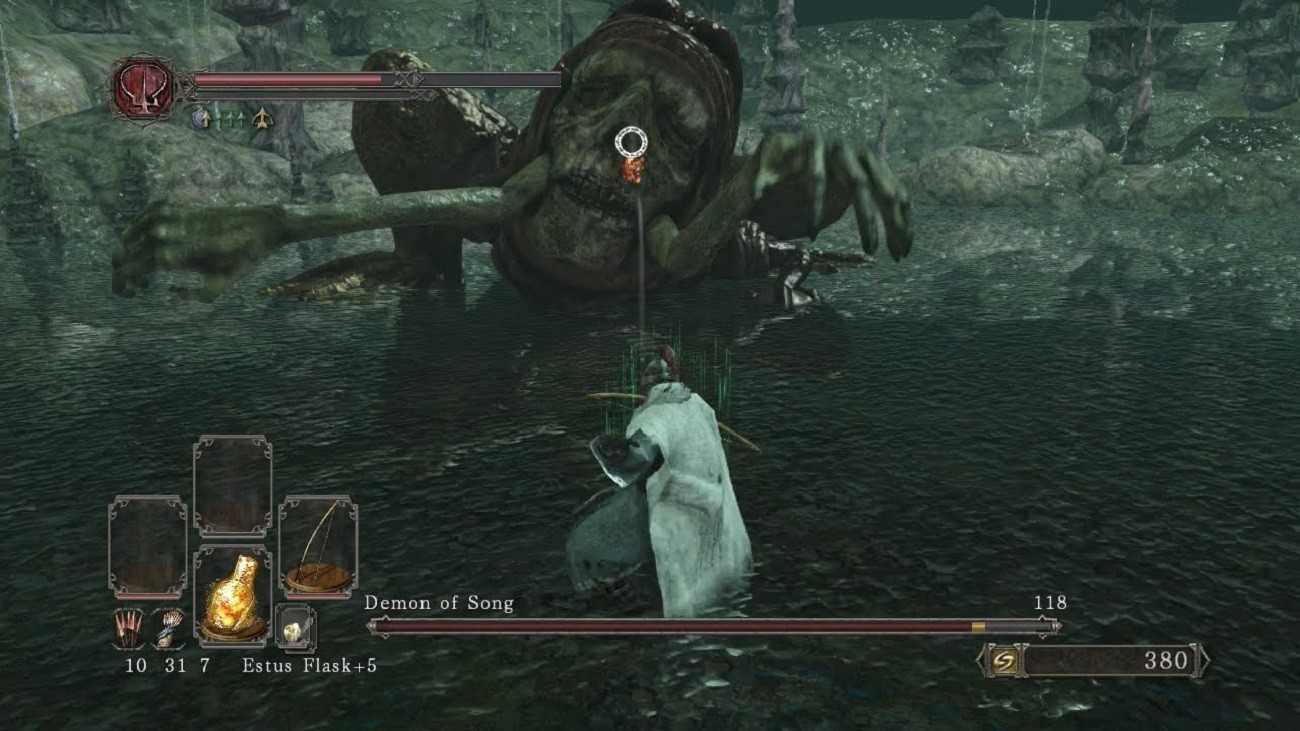
Task: Select the small white item slot beside the flask
Action: (x=295, y=628)
